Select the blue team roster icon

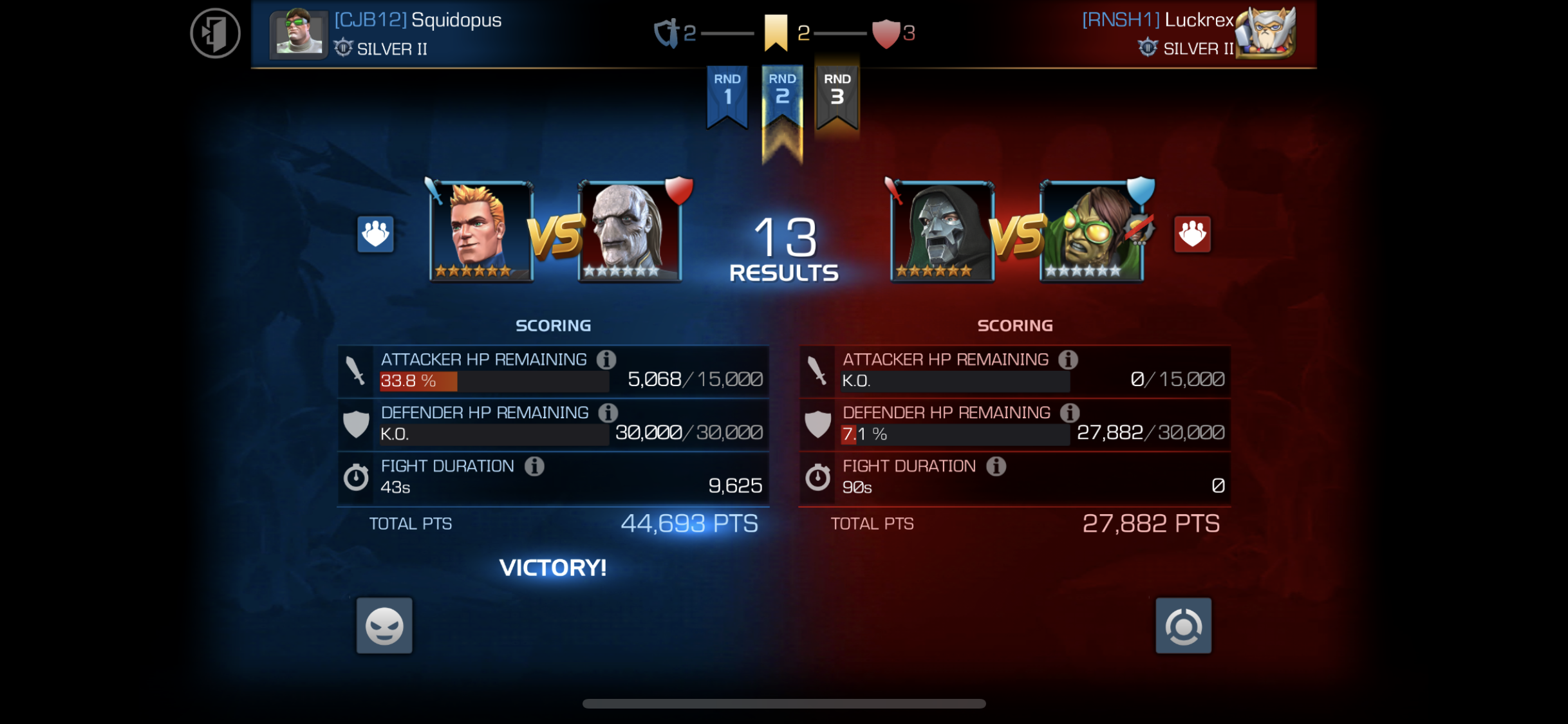click(x=376, y=234)
